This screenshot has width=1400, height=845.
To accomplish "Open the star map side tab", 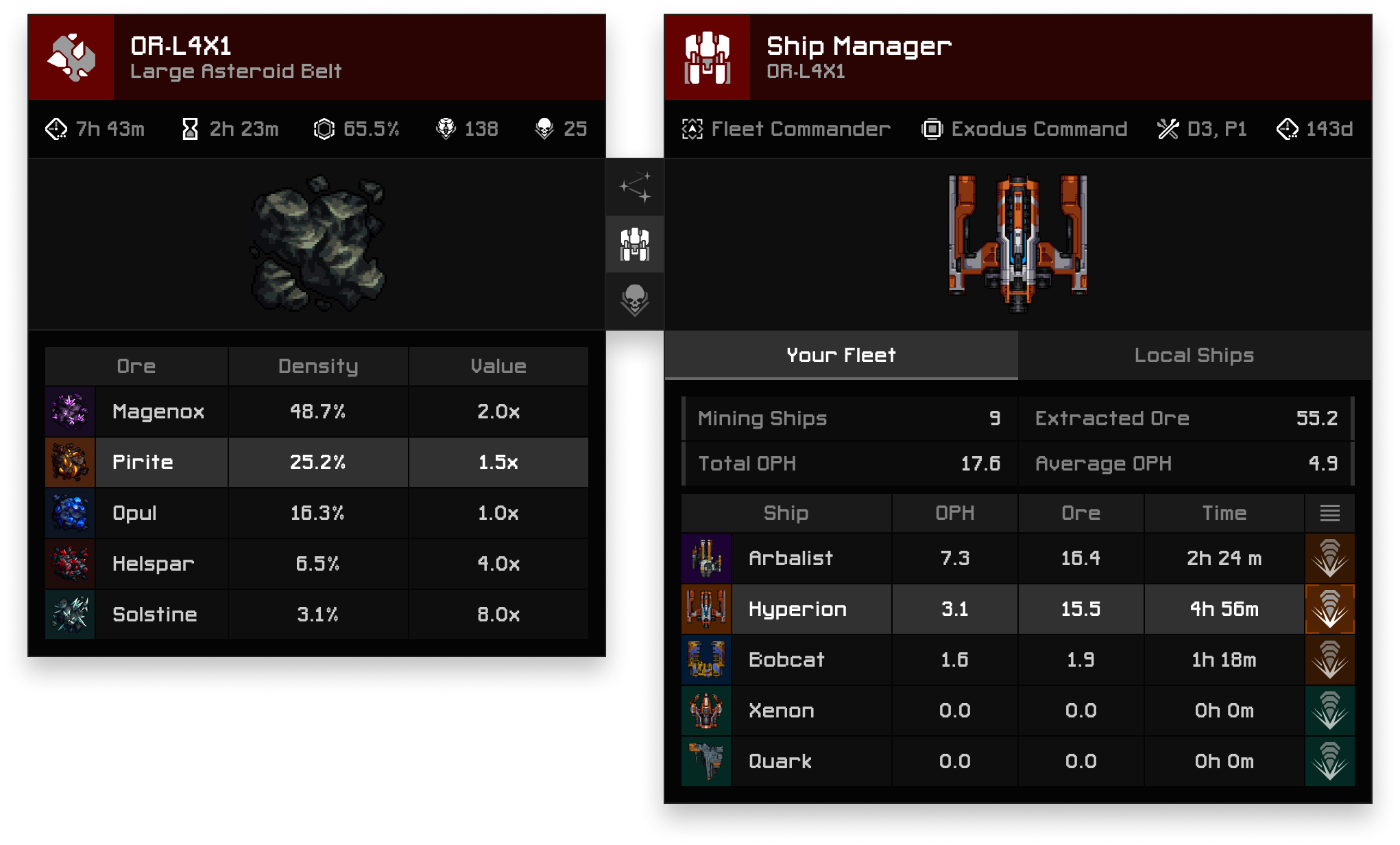I will [635, 187].
